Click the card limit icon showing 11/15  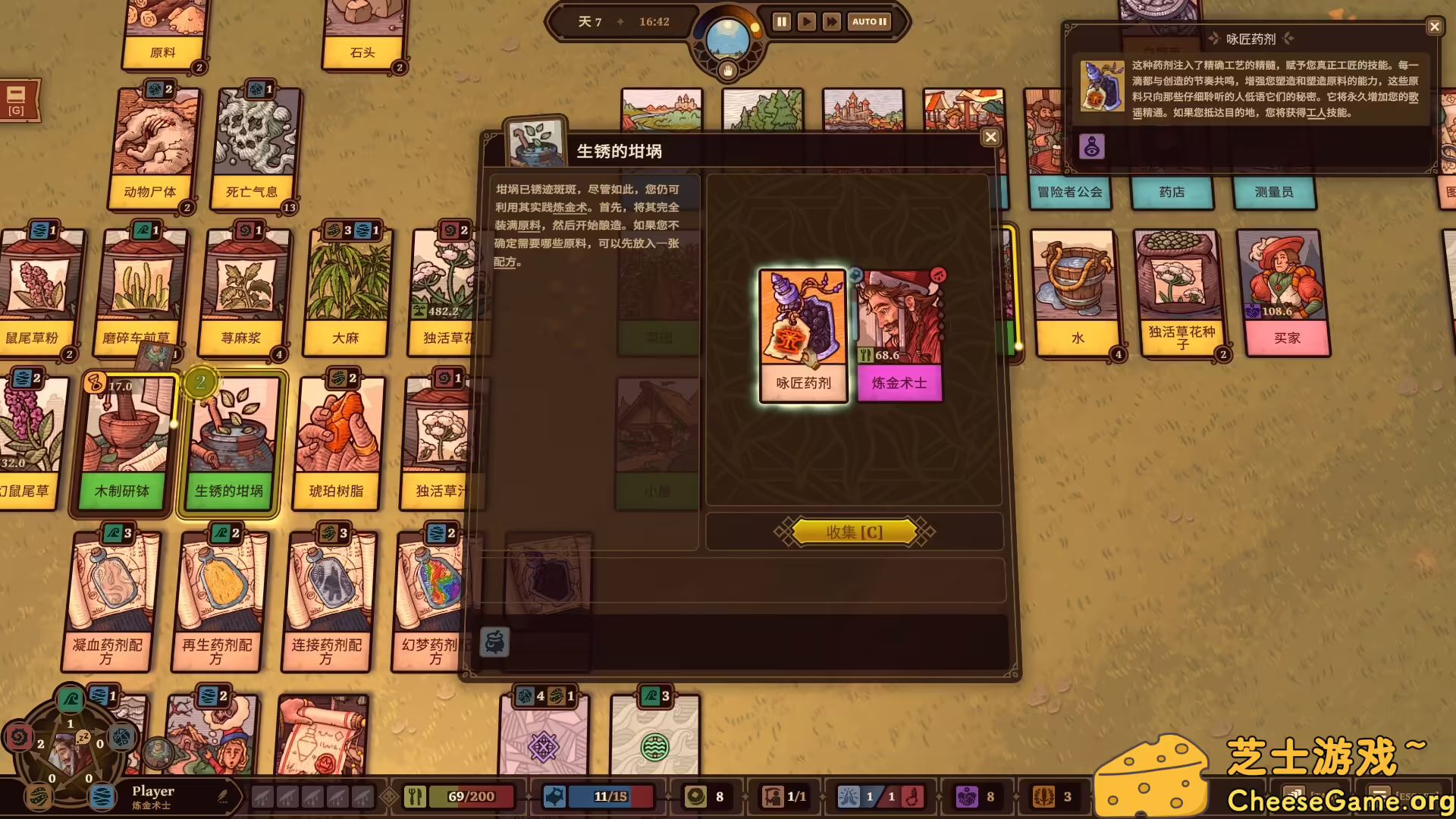point(556,796)
